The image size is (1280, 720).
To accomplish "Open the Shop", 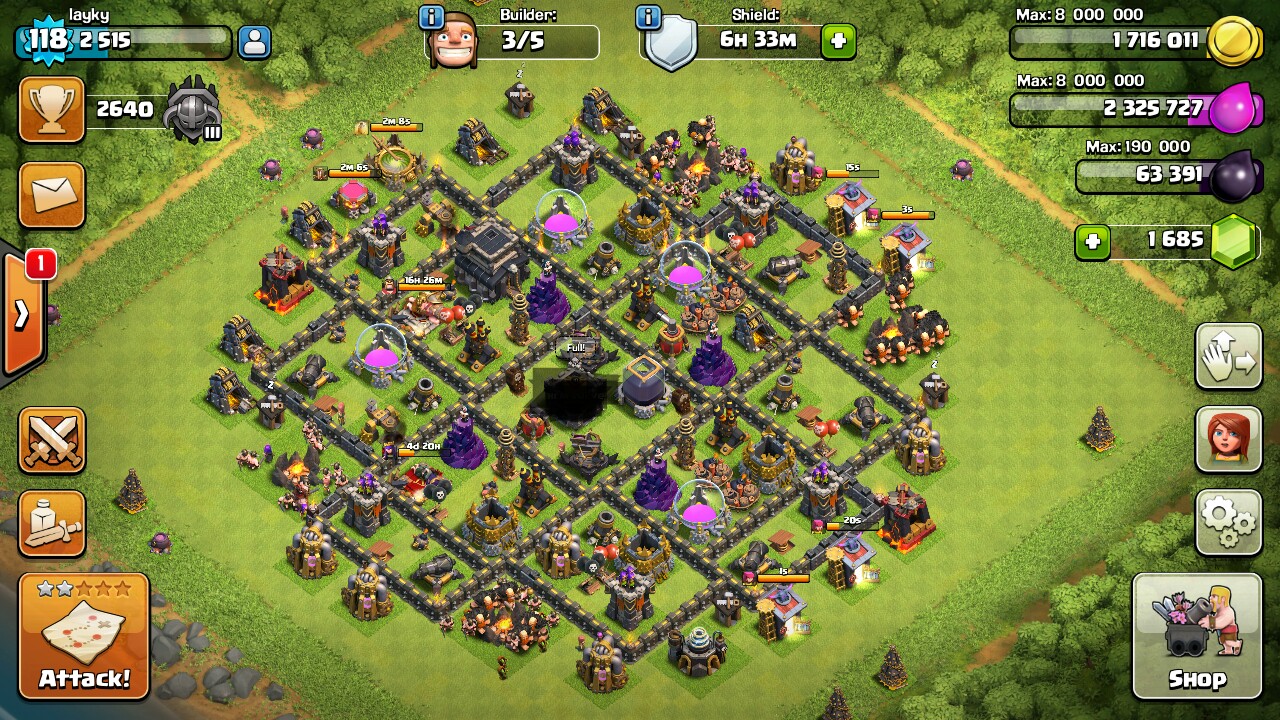I will pos(1196,636).
